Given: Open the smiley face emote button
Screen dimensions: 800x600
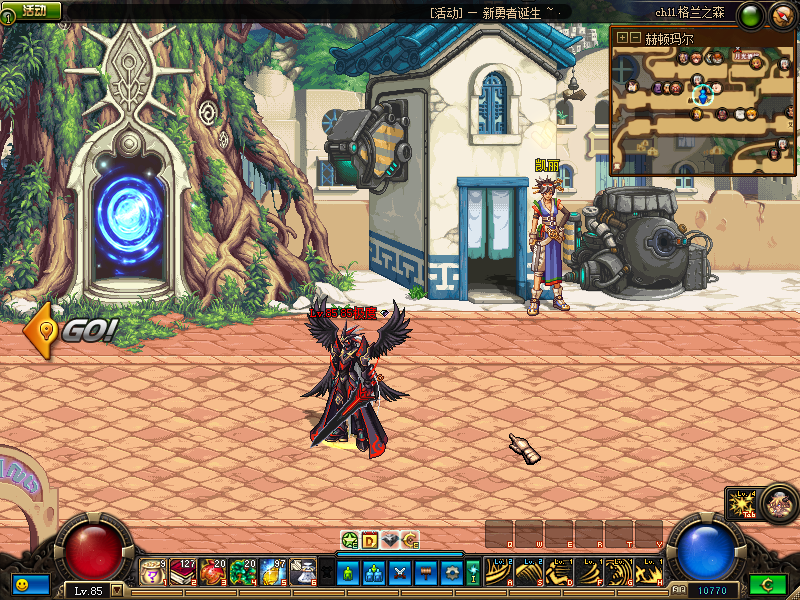Looking at the screenshot, I should click(x=22, y=582).
